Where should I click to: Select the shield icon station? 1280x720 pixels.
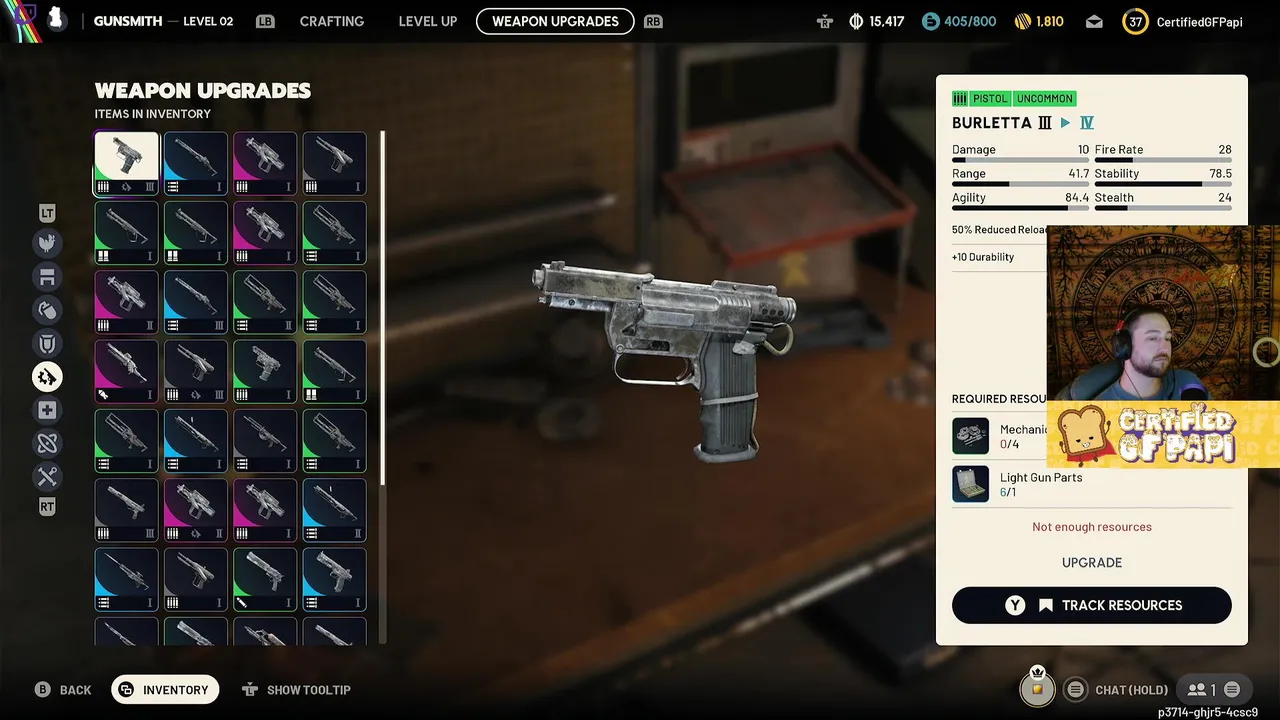point(47,344)
